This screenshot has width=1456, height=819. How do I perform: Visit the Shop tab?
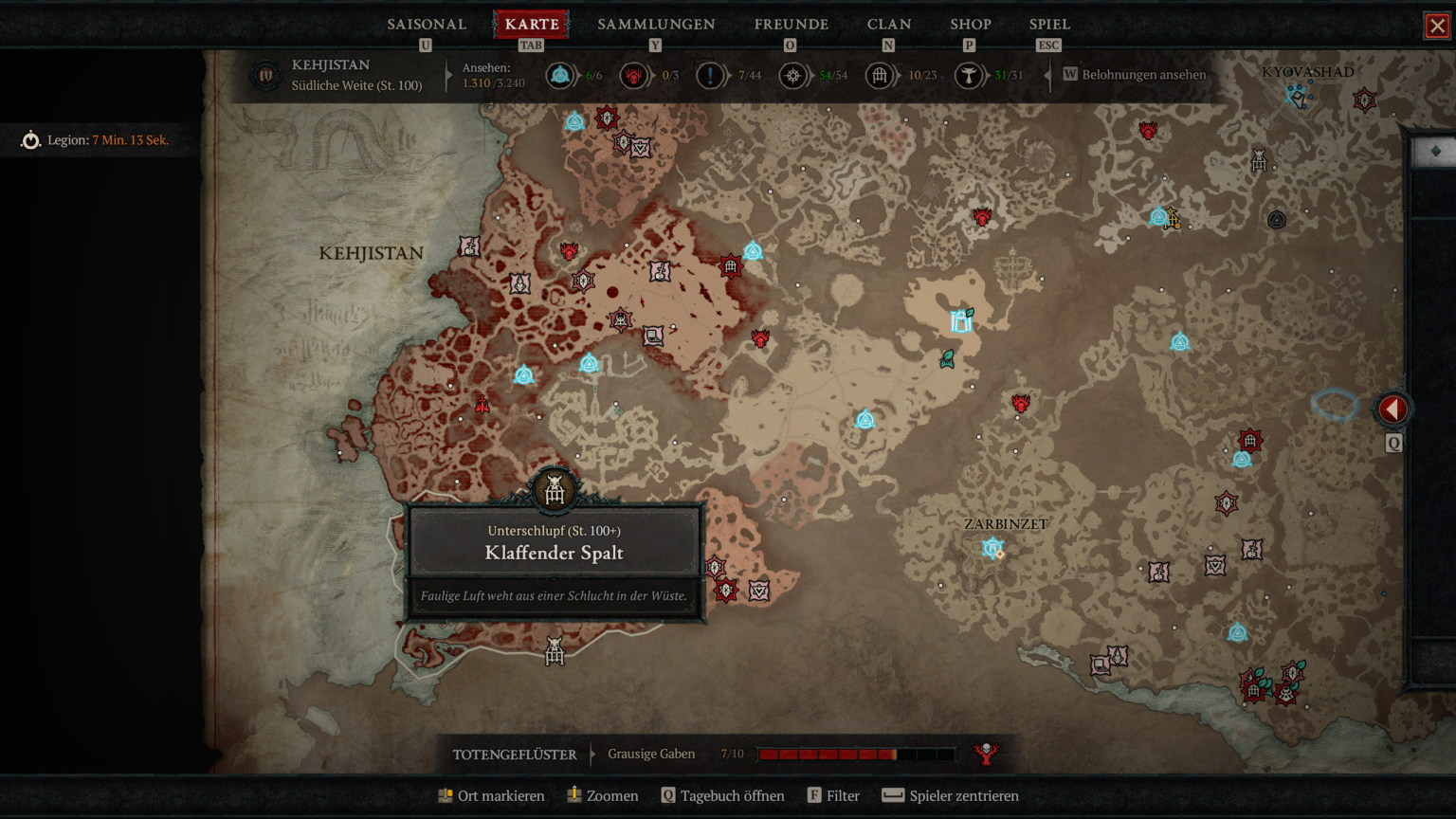pos(970,25)
